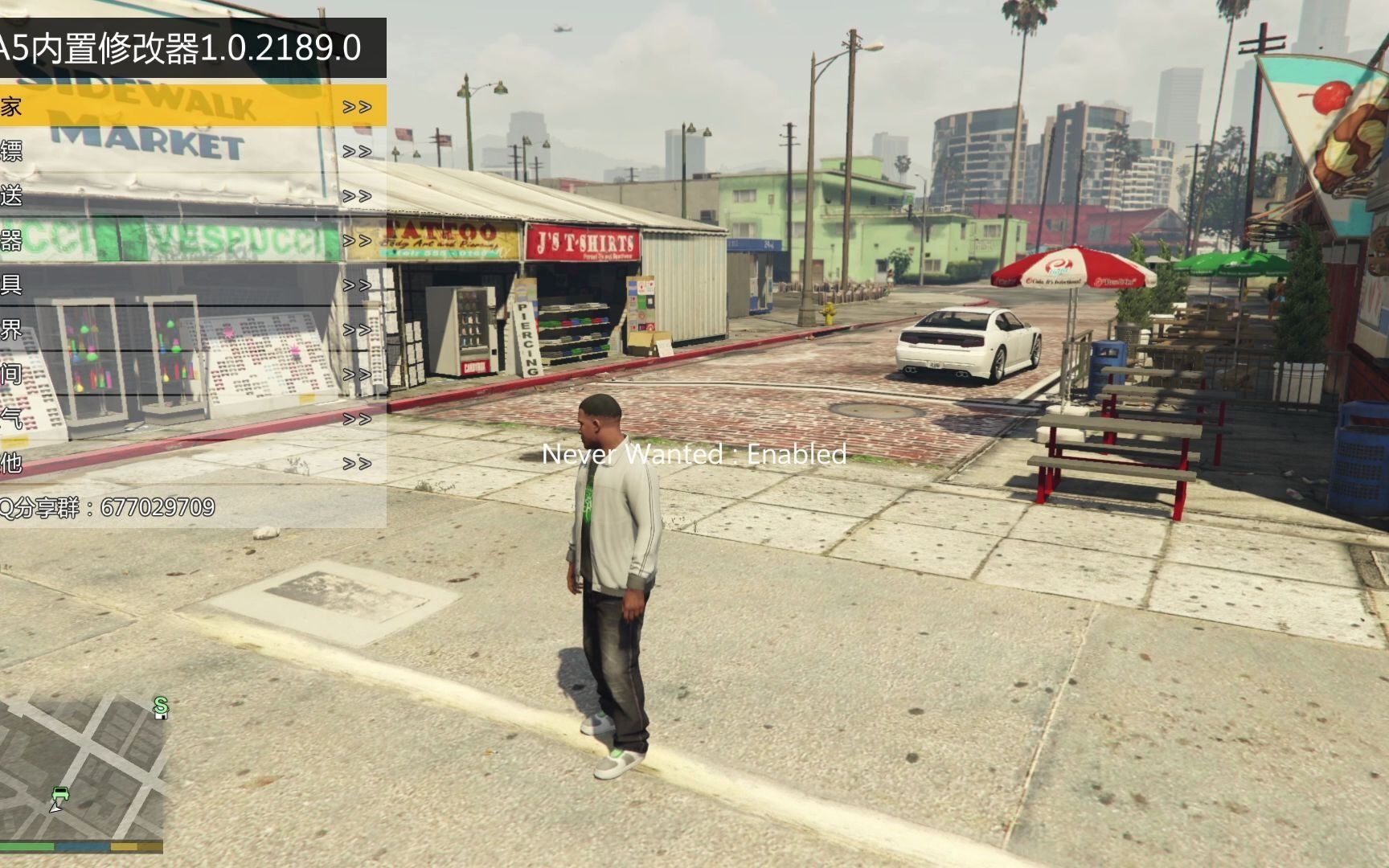This screenshot has width=1389, height=868.
Task: Open the menu row ending in 镖
Action: pos(193,151)
